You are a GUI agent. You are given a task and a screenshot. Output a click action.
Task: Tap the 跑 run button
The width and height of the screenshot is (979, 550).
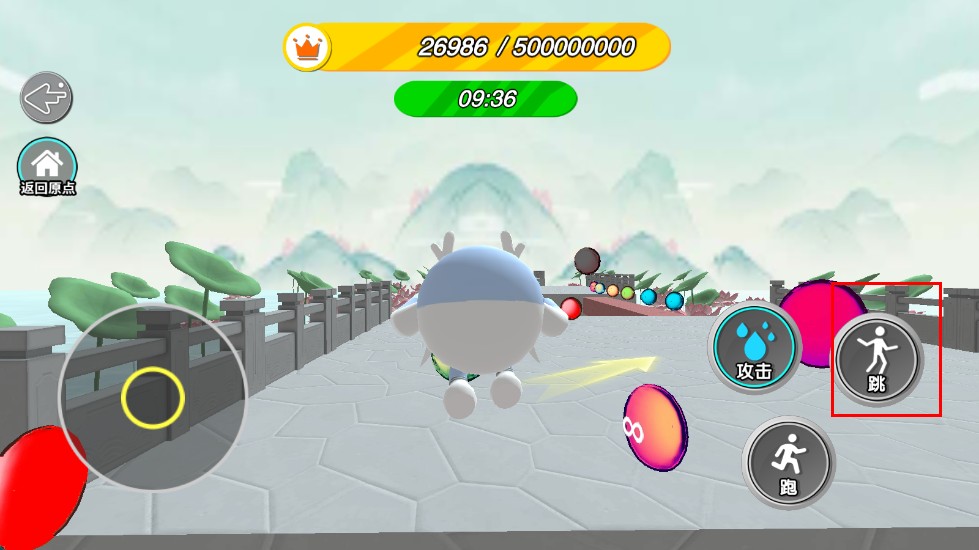pyautogui.click(x=788, y=464)
